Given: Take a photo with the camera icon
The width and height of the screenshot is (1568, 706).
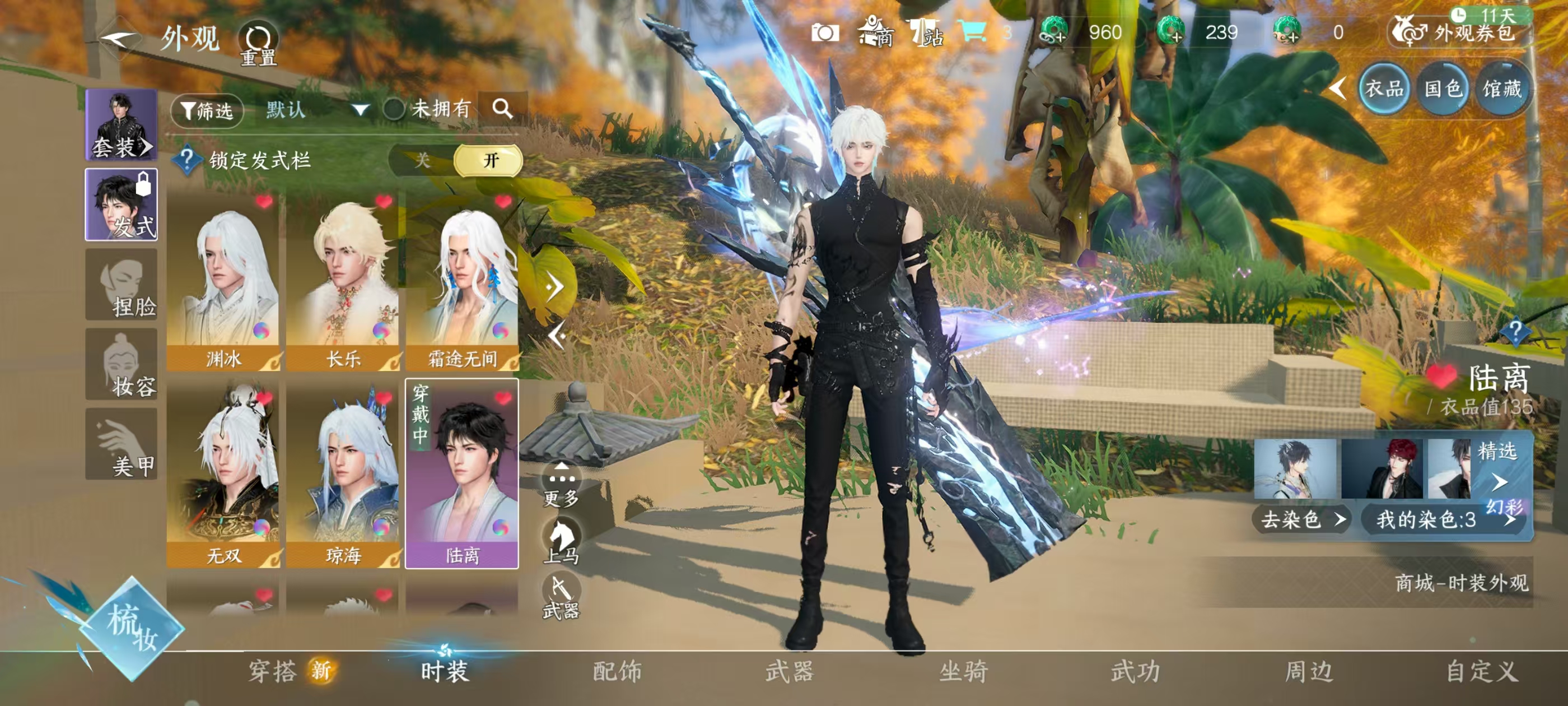Looking at the screenshot, I should [825, 33].
